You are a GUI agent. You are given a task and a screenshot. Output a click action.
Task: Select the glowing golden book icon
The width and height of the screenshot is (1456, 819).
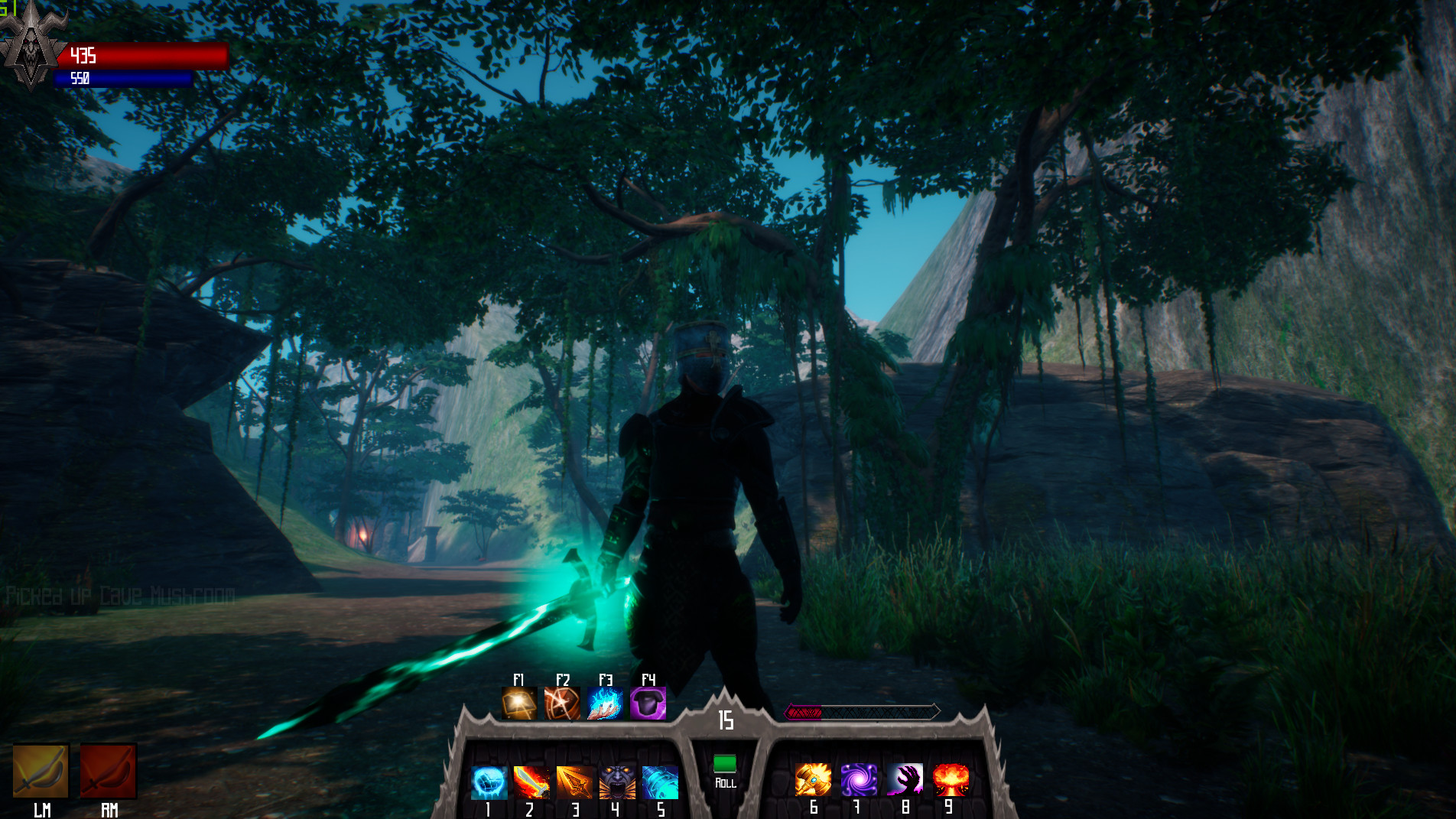point(519,704)
